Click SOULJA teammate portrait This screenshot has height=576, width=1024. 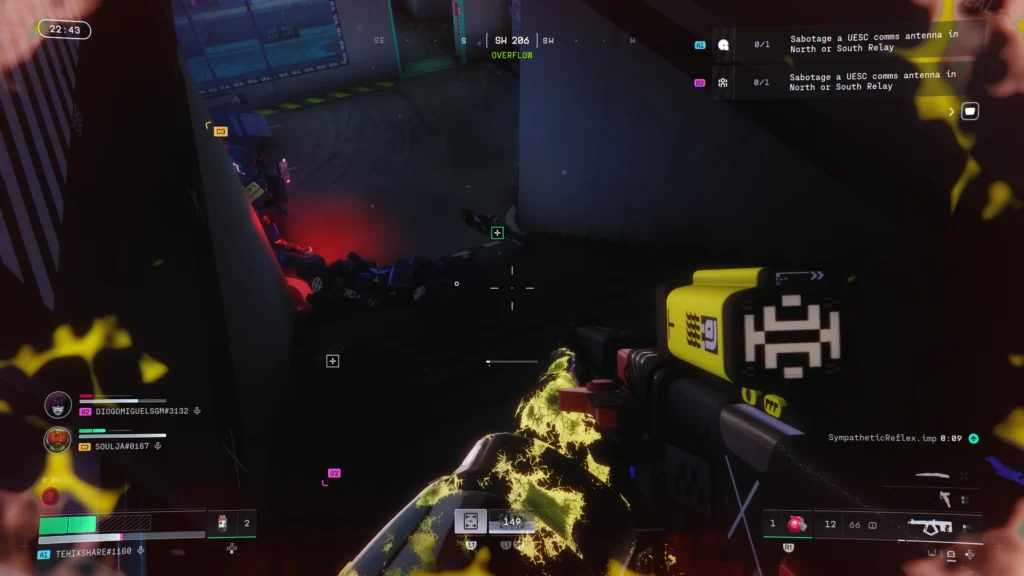point(58,439)
